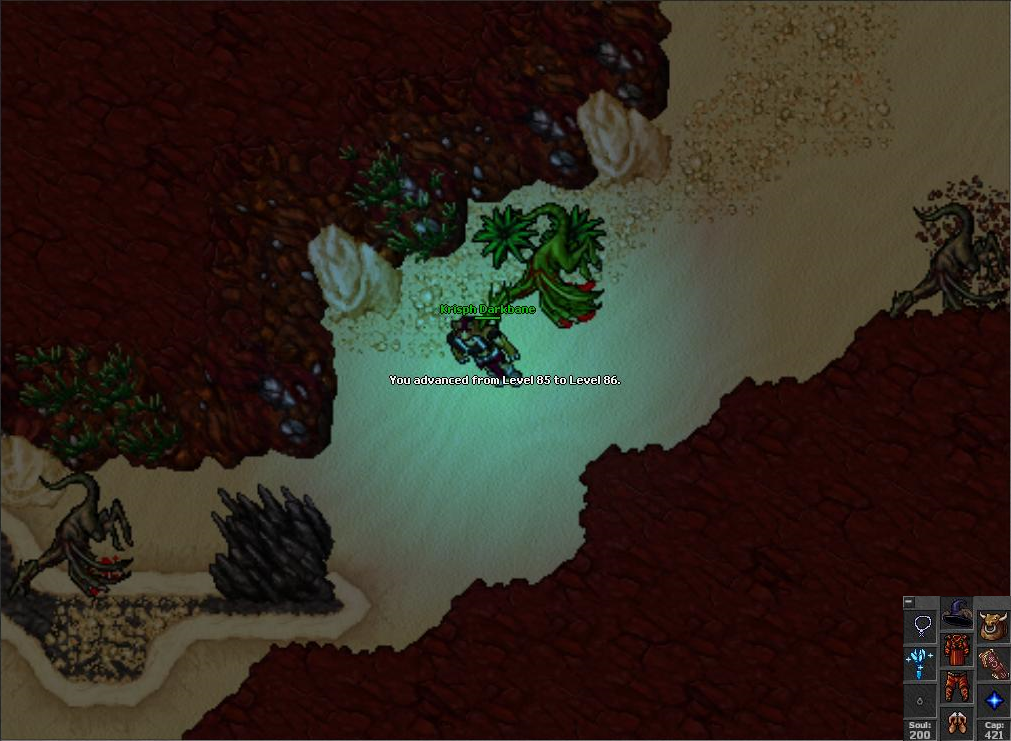Choose the red robe armor slot
This screenshot has height=741, width=1011.
tap(957, 650)
